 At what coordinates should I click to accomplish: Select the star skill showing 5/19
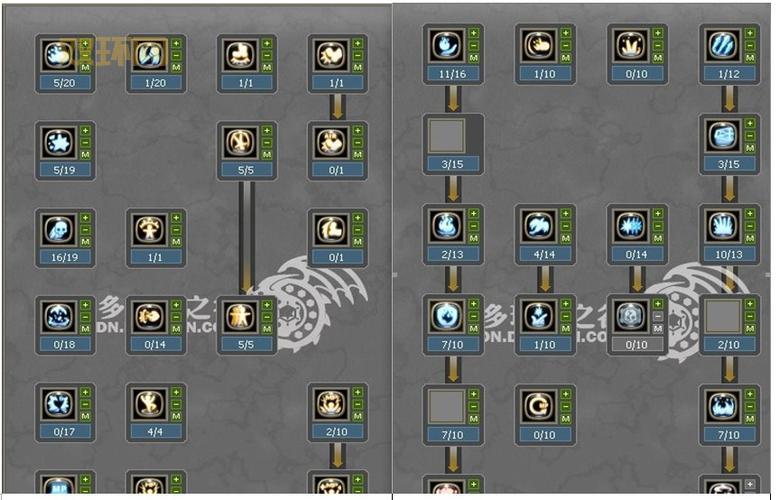tap(57, 142)
